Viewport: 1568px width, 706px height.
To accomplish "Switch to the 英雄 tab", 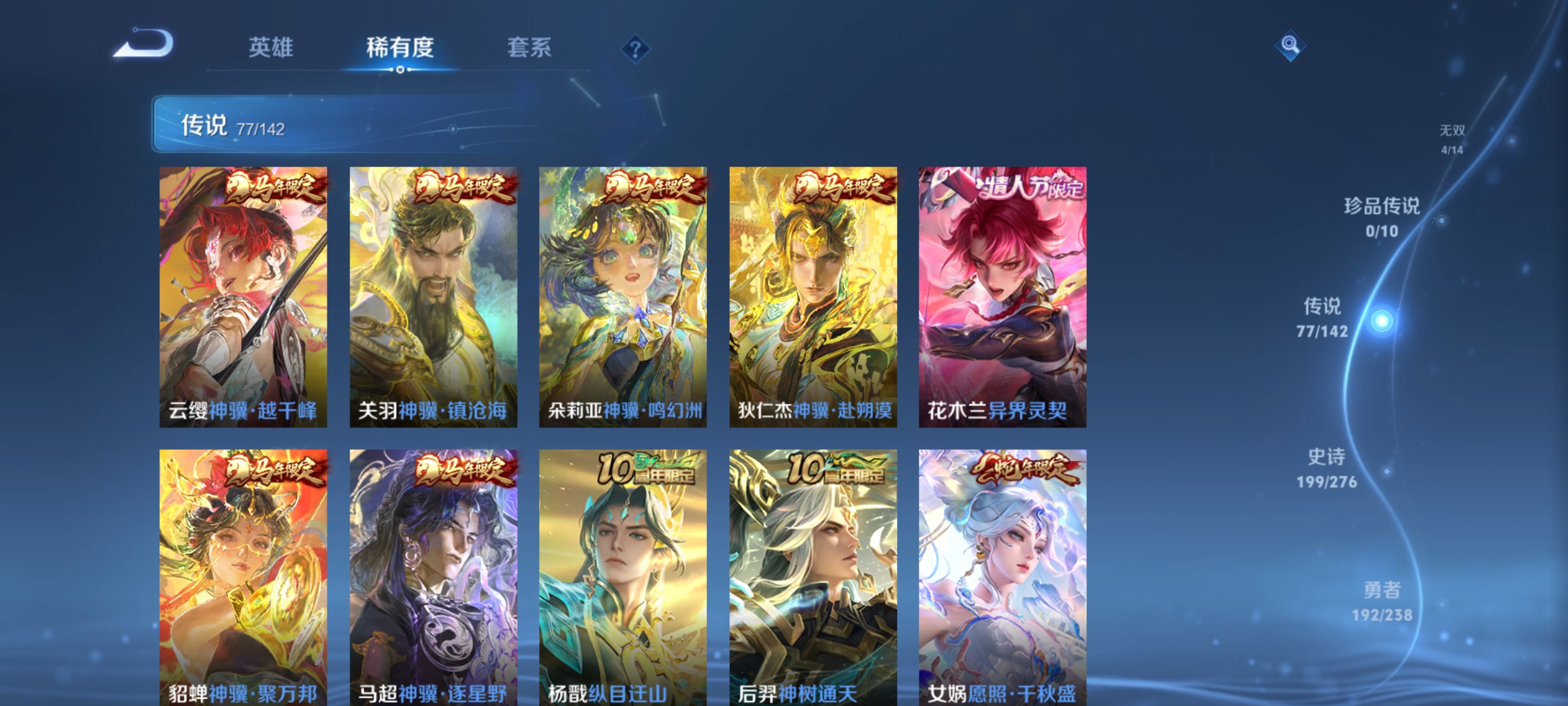I will (271, 46).
